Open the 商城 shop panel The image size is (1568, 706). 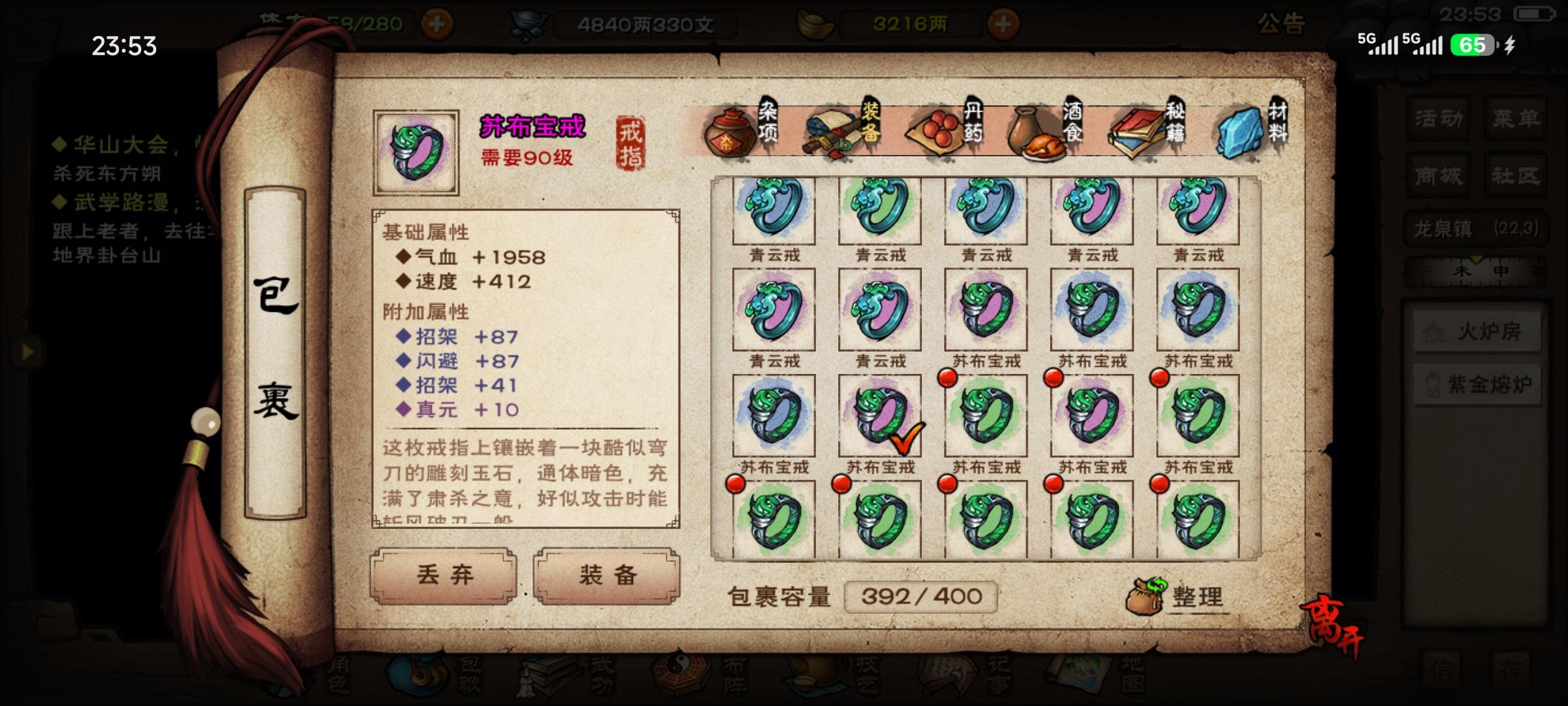pos(1437,175)
